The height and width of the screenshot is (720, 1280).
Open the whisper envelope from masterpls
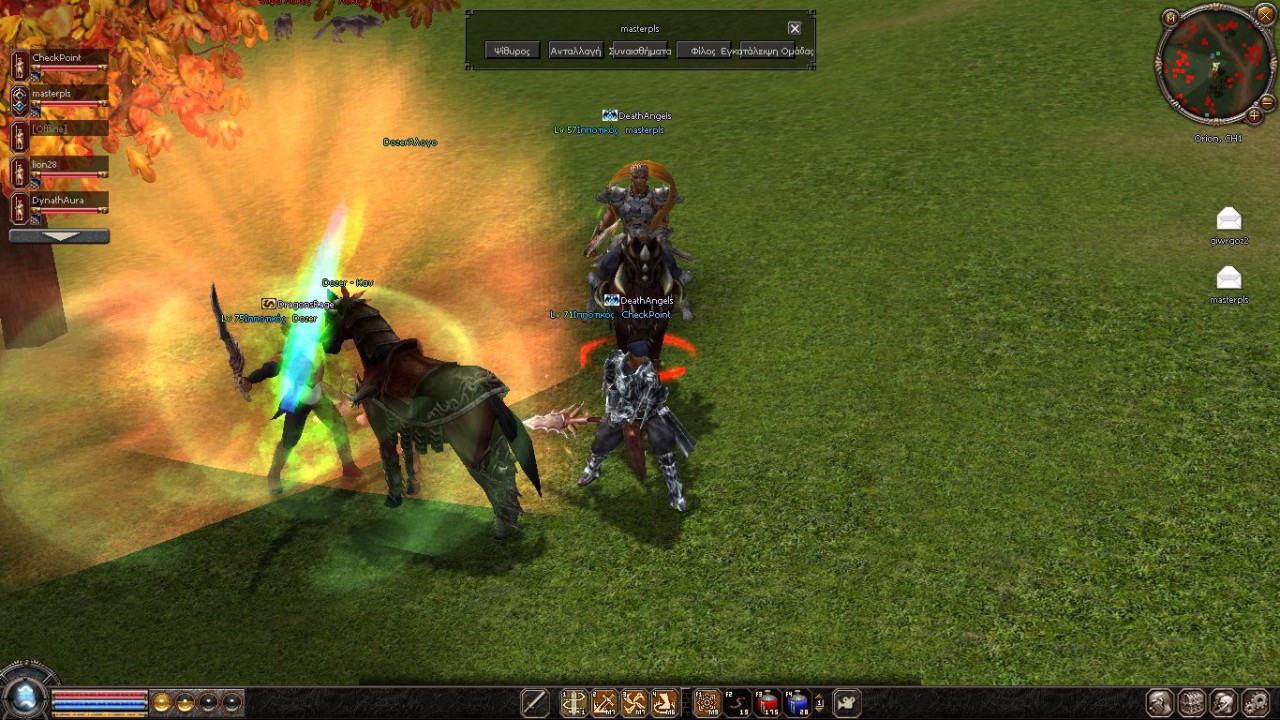tap(1229, 278)
